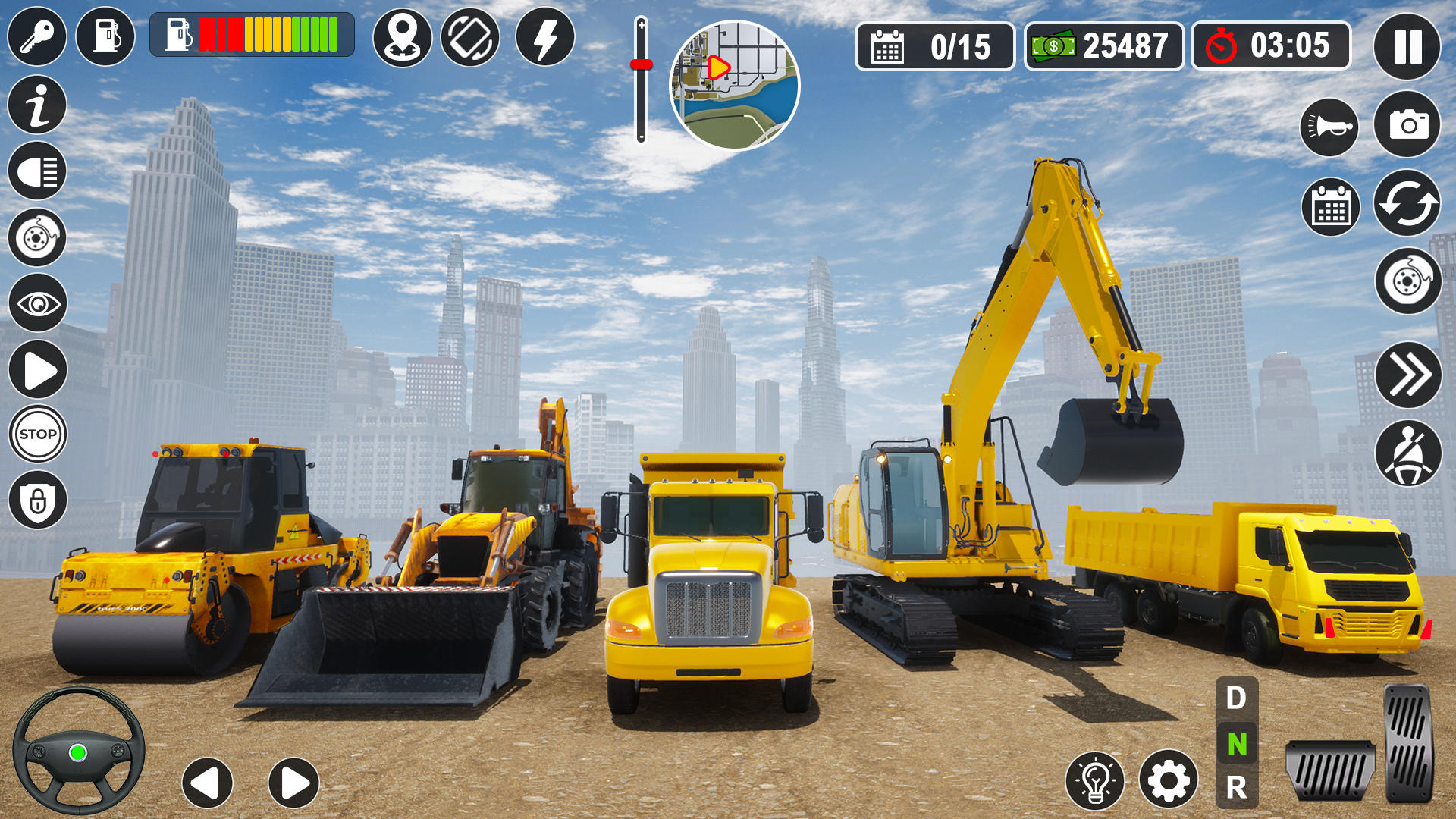Toggle the eye camera visibility icon
Image resolution: width=1456 pixels, height=819 pixels.
[36, 303]
